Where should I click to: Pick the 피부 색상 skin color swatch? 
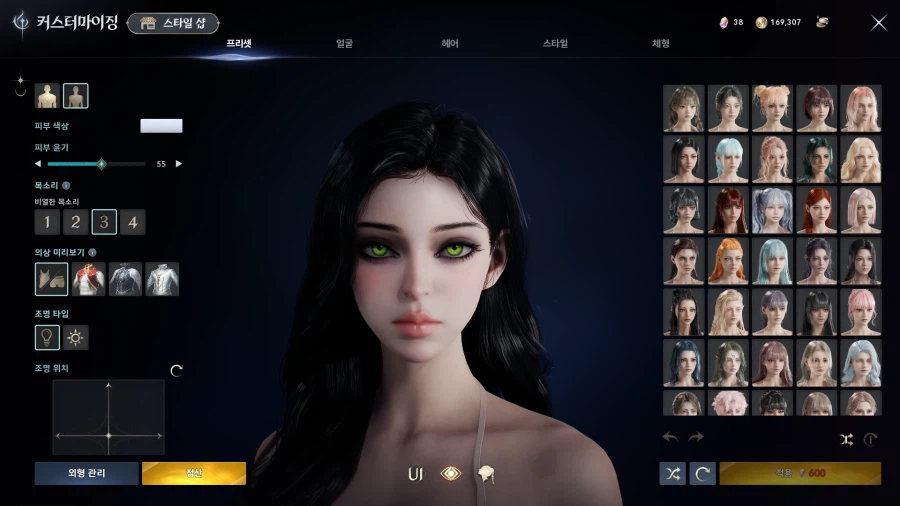(x=161, y=126)
